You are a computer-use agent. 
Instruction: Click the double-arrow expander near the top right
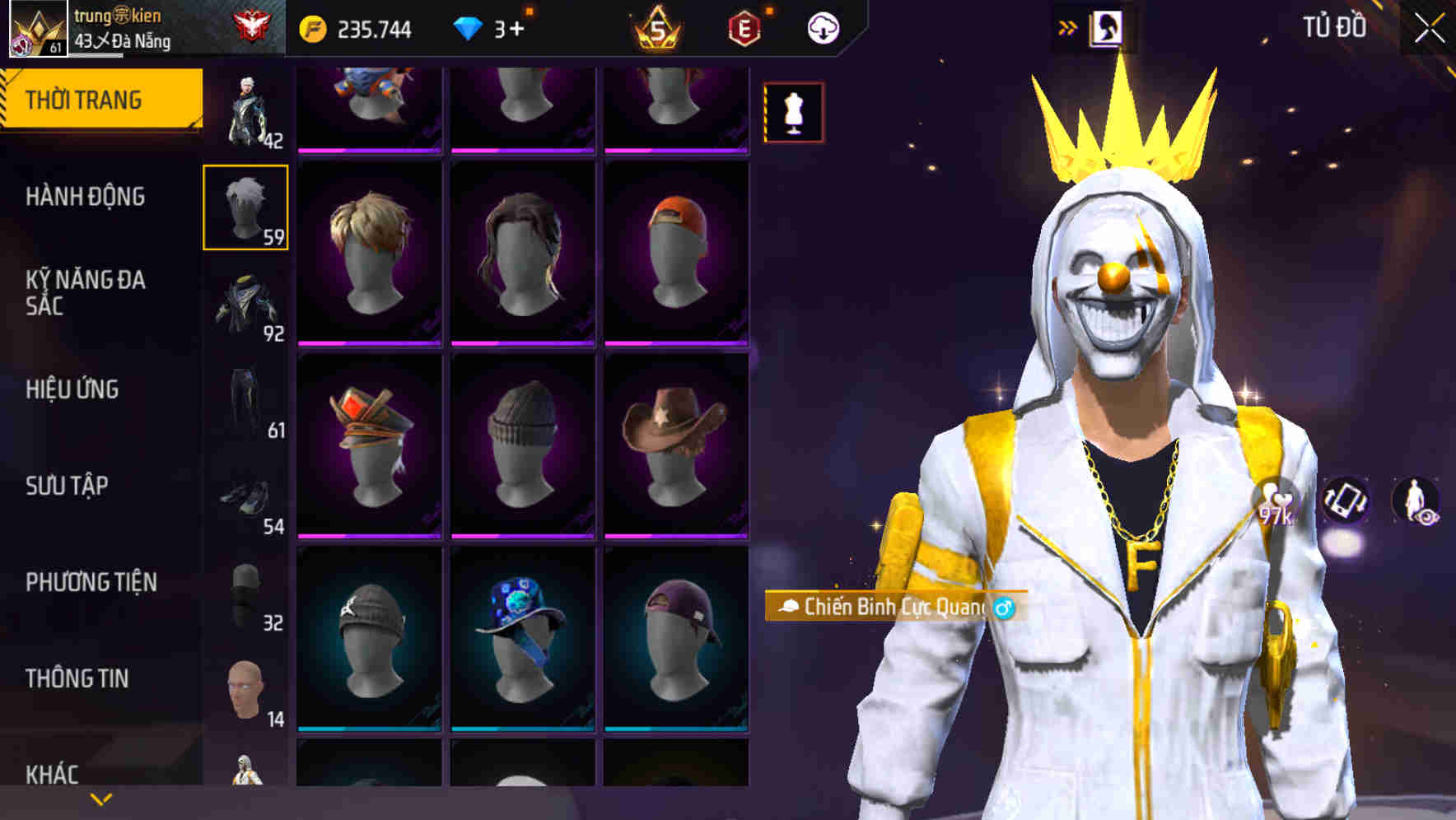coord(1068,26)
